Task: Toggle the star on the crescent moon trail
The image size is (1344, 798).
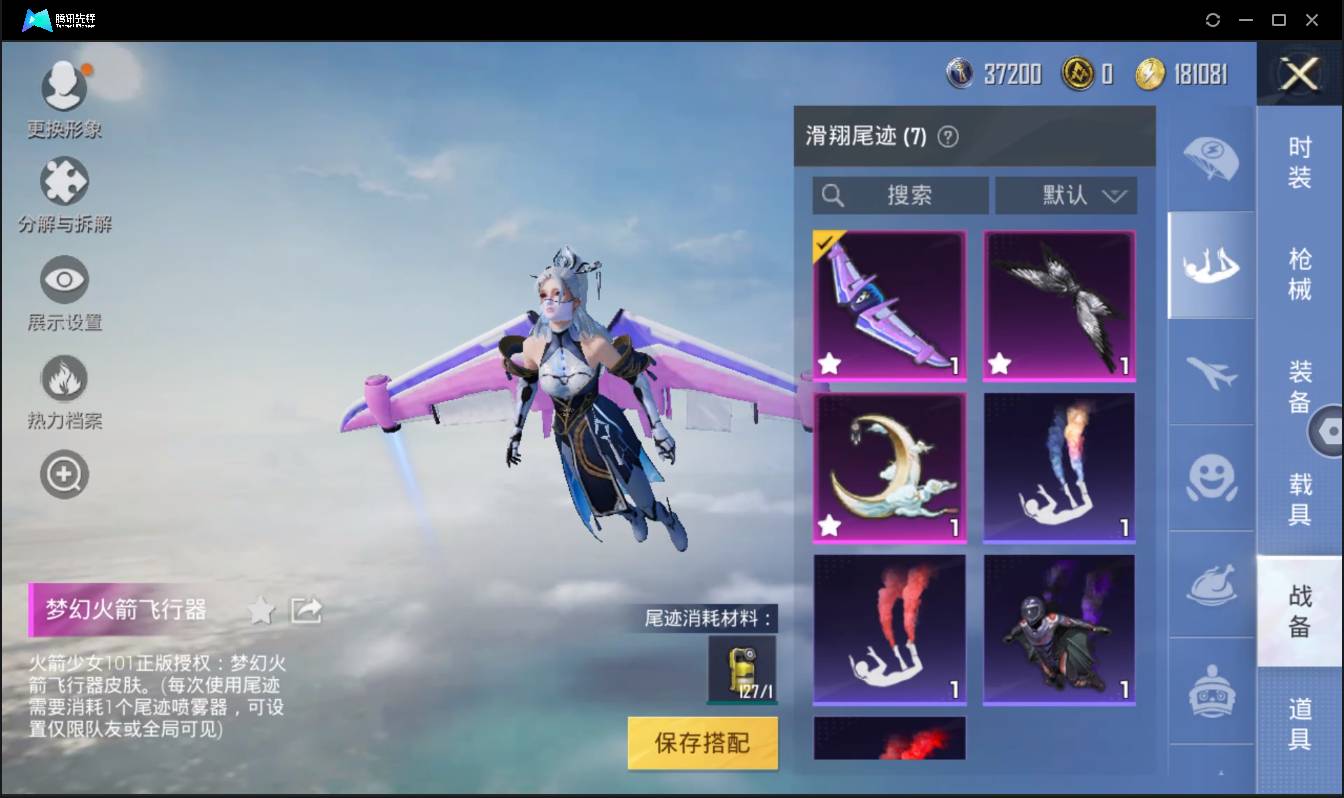Action: [x=829, y=524]
